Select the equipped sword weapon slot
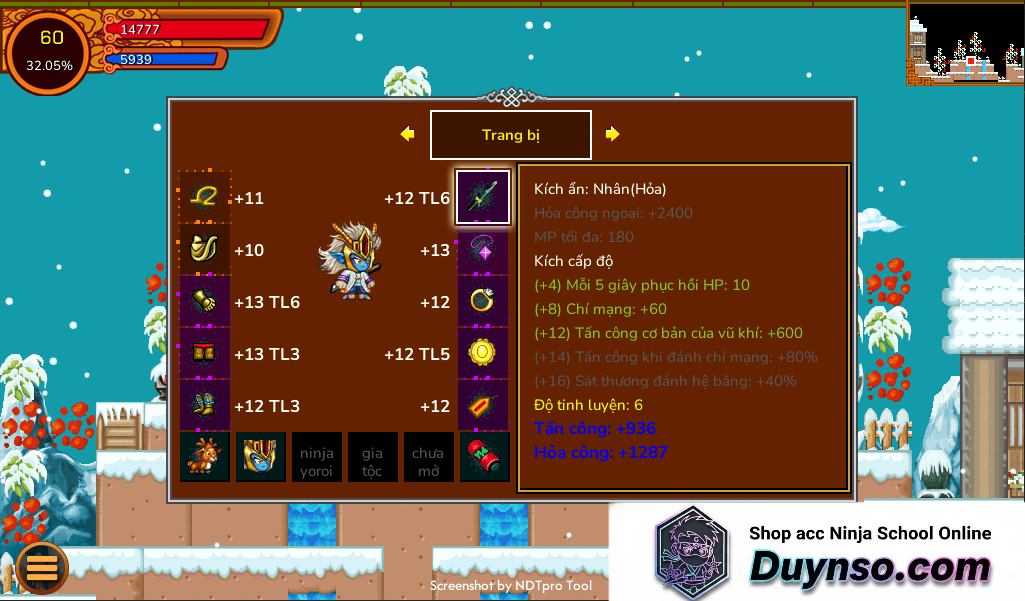The image size is (1025, 601). (x=483, y=197)
